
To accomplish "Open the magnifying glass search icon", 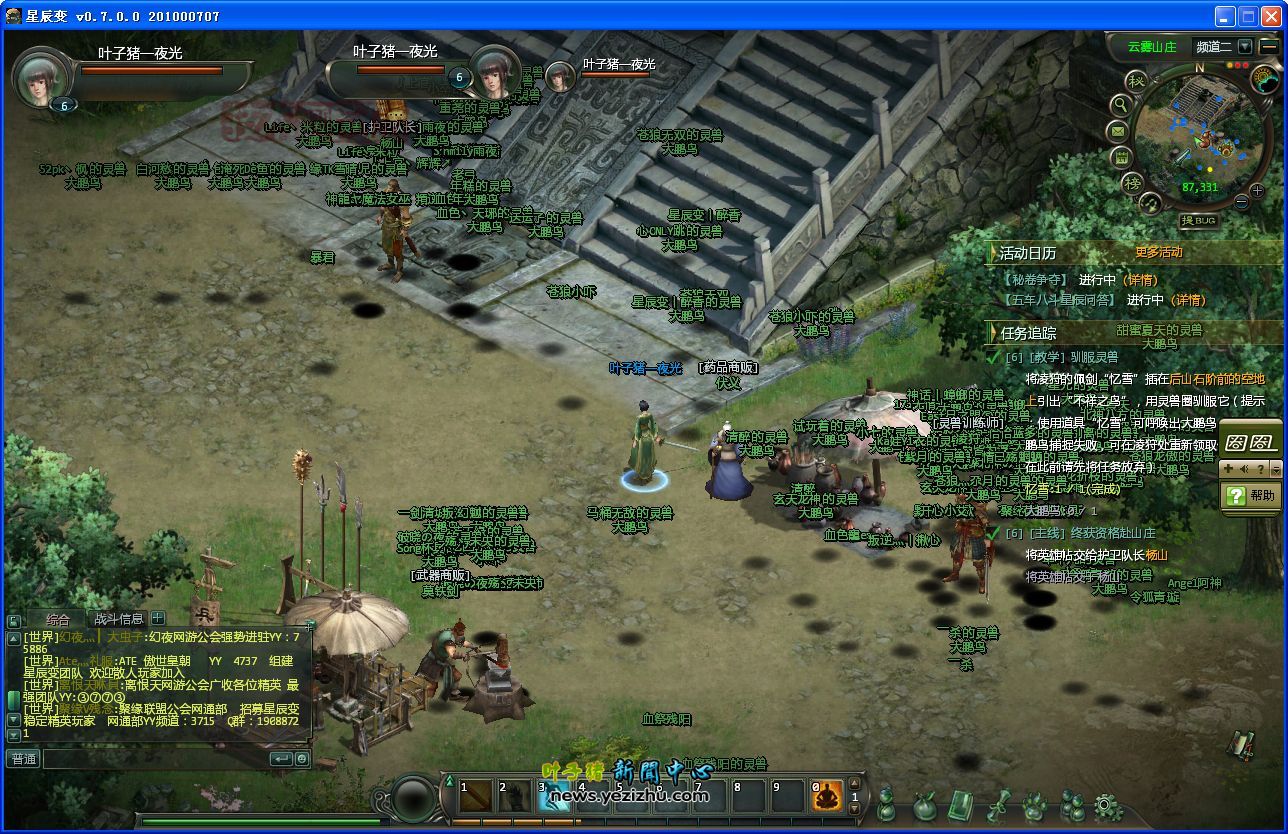I will pos(1121,104).
